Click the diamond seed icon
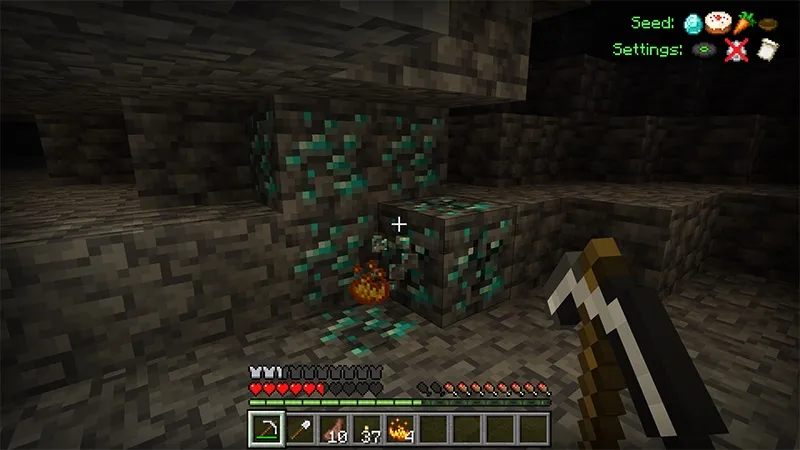This screenshot has height=450, width=800. click(694, 23)
